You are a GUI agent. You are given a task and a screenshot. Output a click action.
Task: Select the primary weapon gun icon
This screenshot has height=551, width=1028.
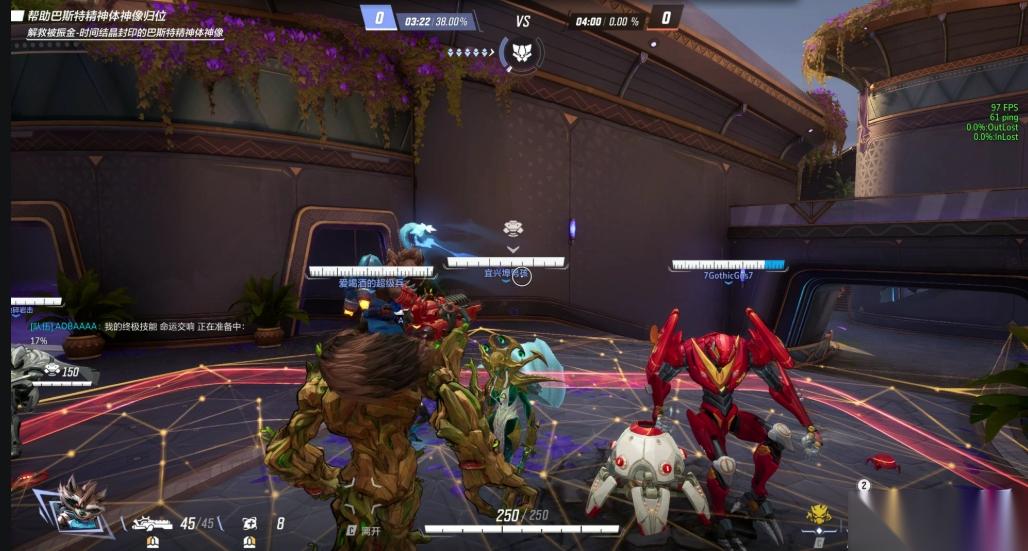pyautogui.click(x=152, y=522)
